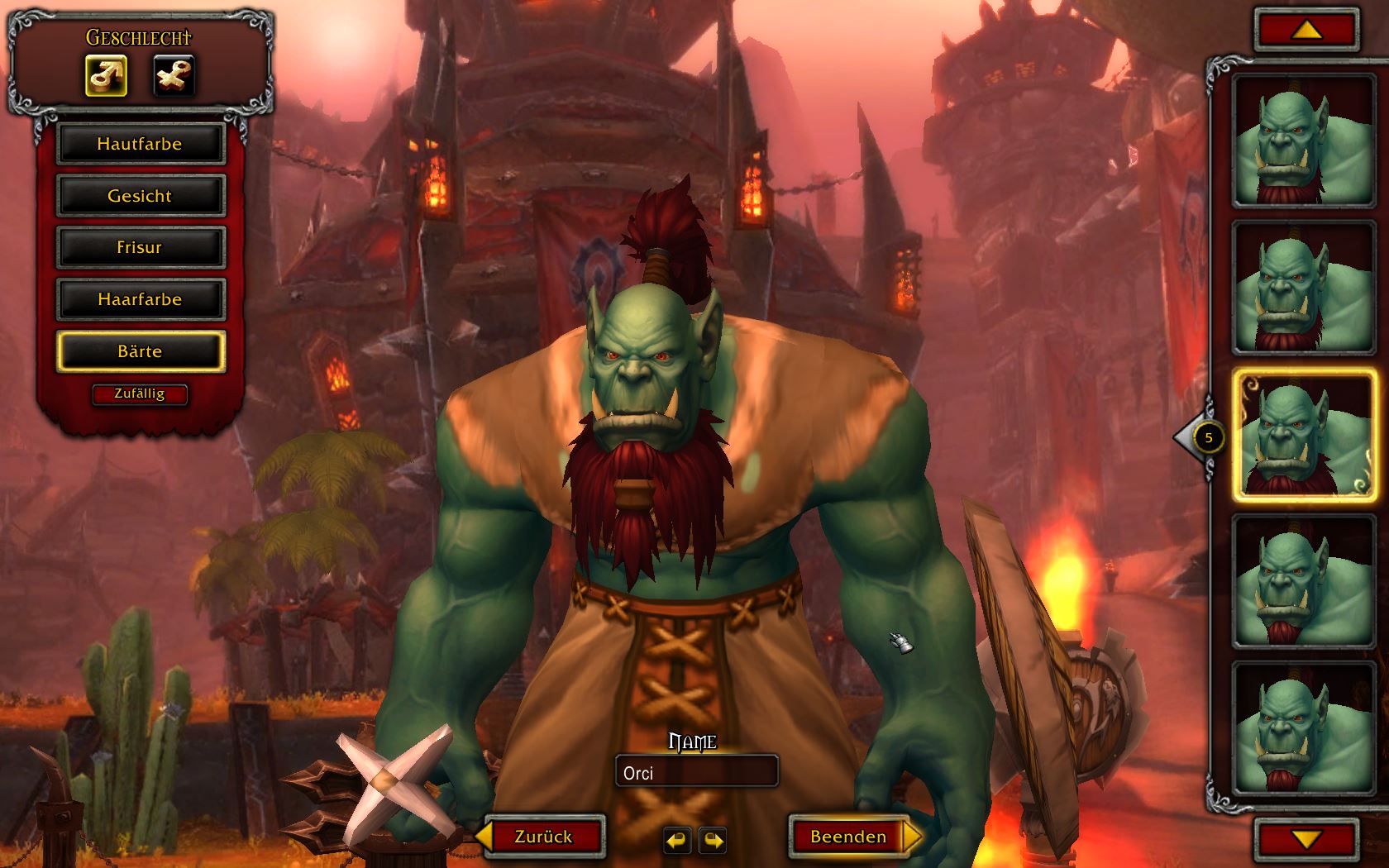Screen dimensions: 1389x868
Task: Rotate character right with yellow arrow
Action: coord(713,841)
